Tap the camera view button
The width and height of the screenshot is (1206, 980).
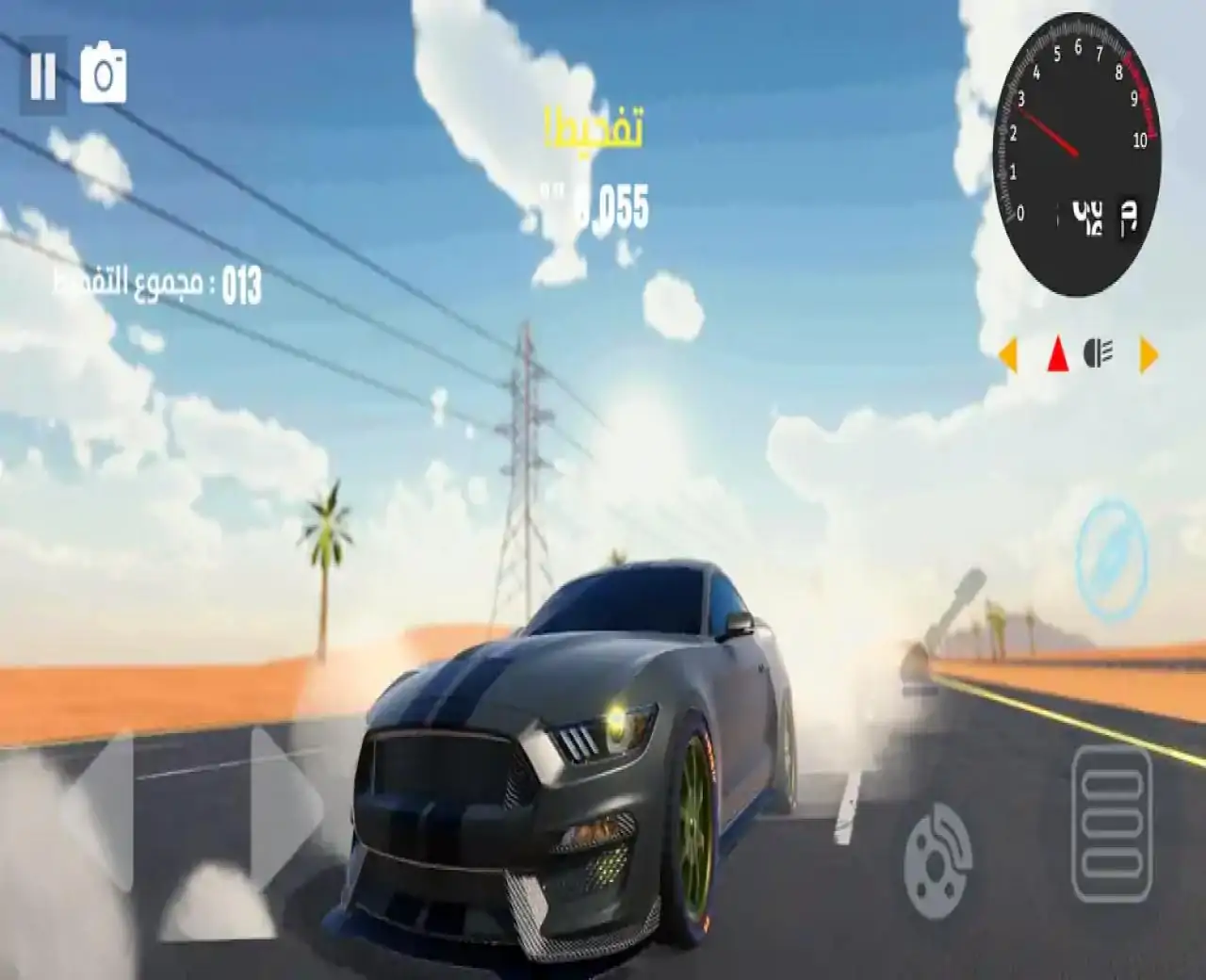pyautogui.click(x=103, y=75)
